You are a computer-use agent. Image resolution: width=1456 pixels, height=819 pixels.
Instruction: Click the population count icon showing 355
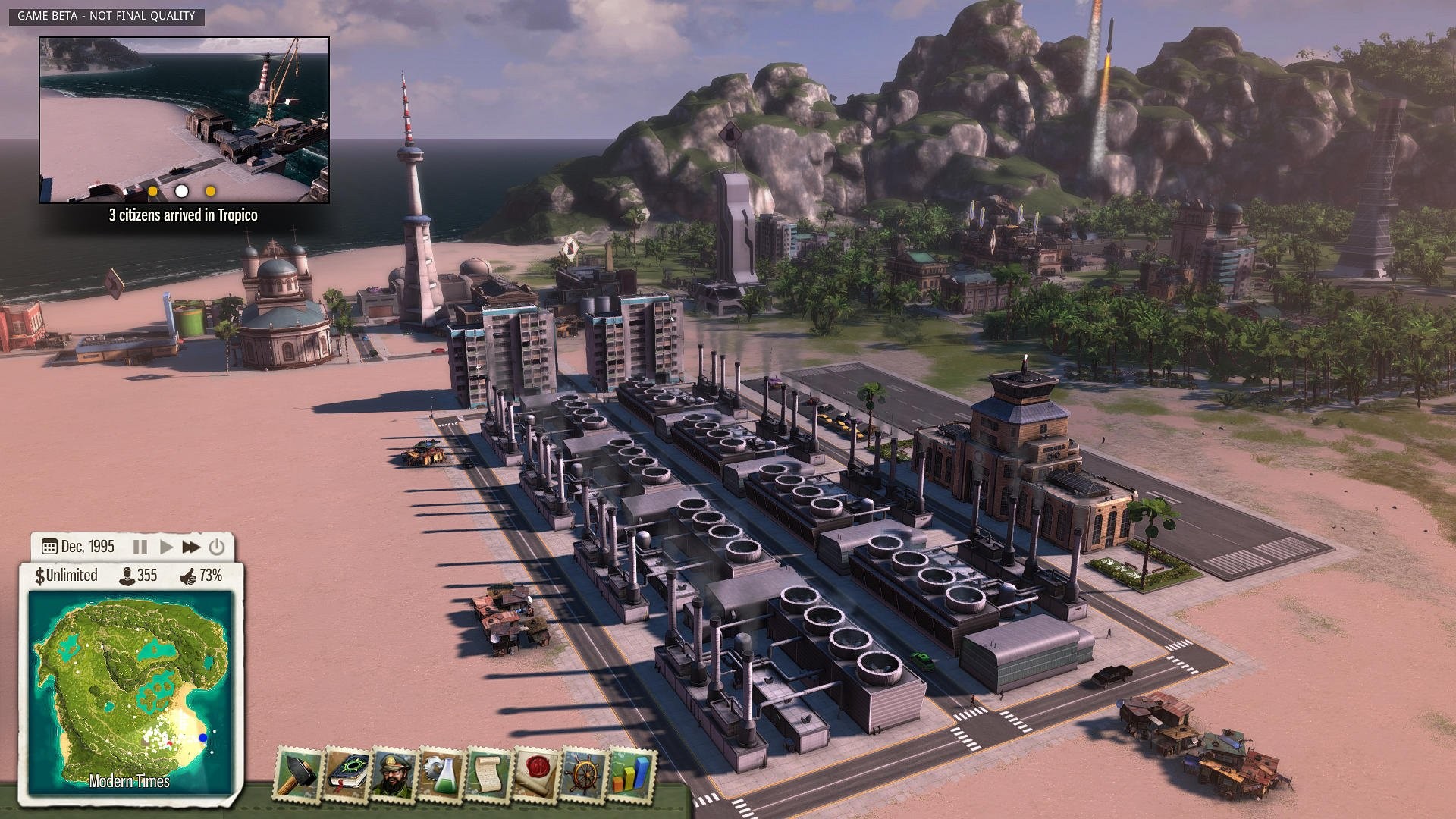[127, 578]
